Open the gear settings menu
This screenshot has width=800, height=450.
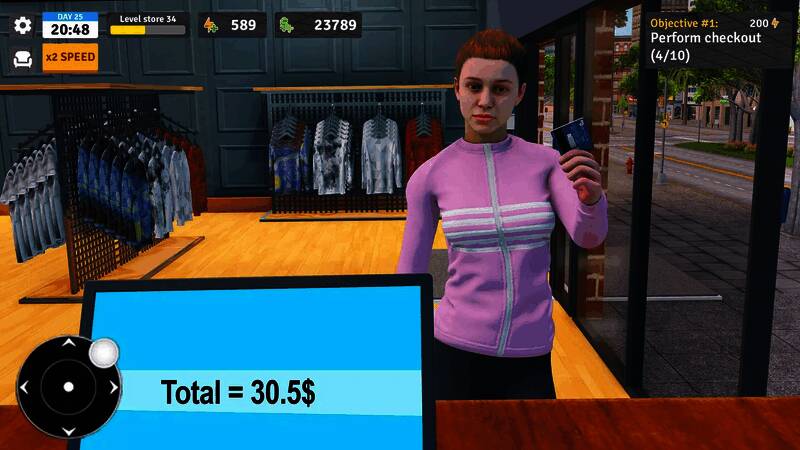[x=22, y=25]
